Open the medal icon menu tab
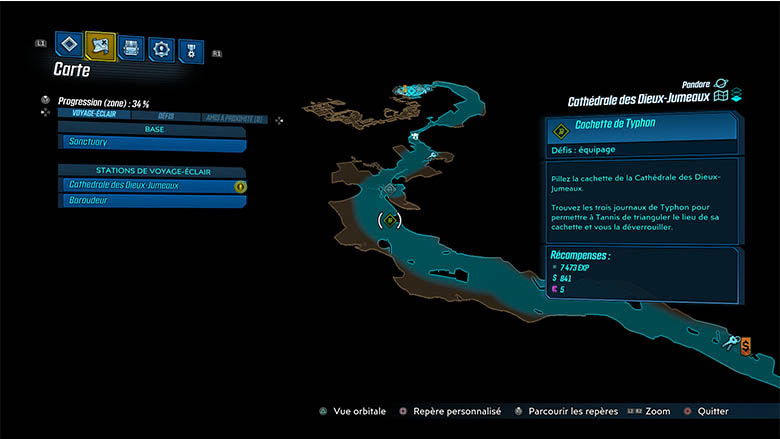This screenshot has width=780, height=439. tap(191, 49)
